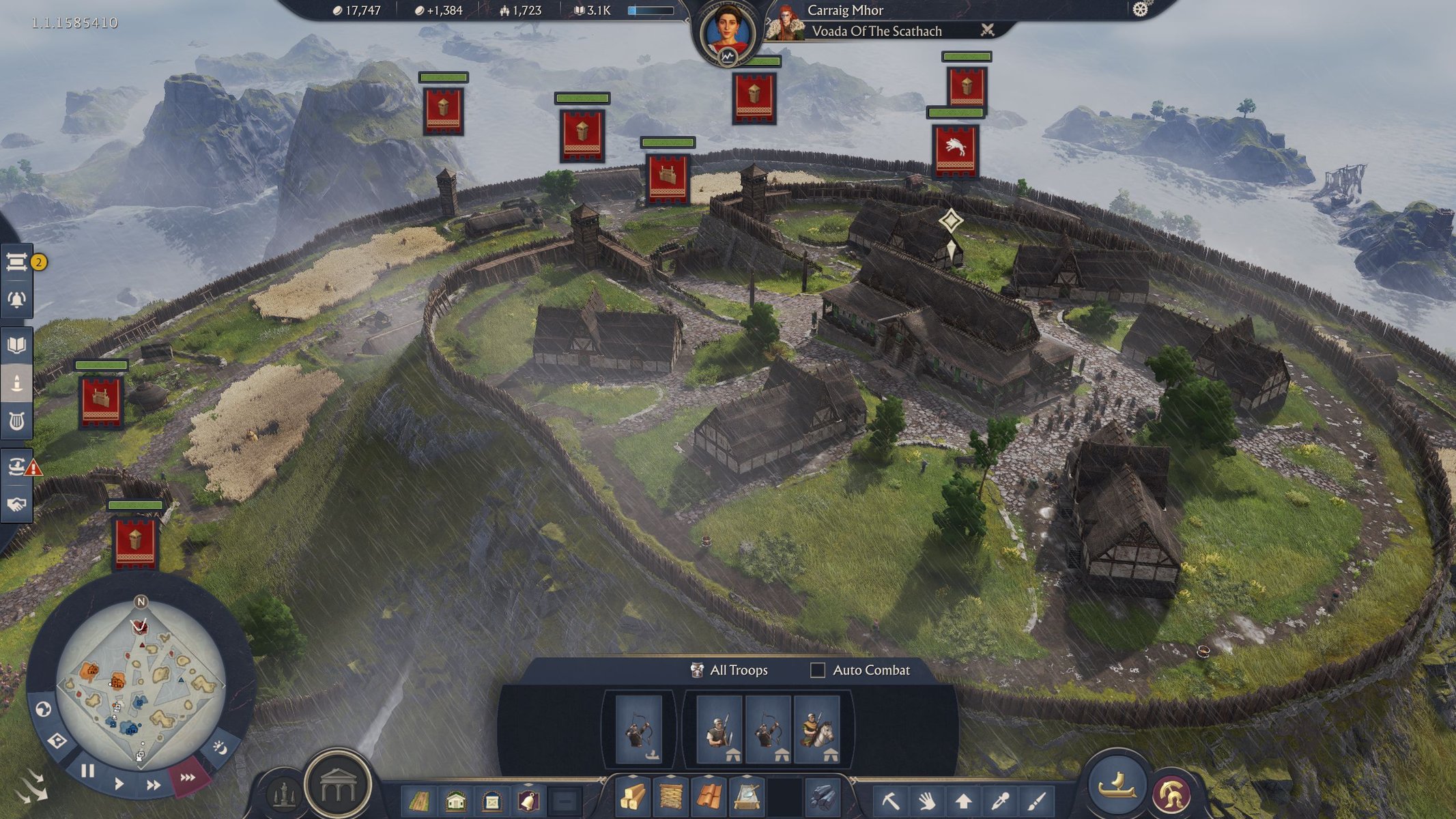The height and width of the screenshot is (819, 1456).
Task: Open the handshake diplomacy menu
Action: tap(17, 504)
